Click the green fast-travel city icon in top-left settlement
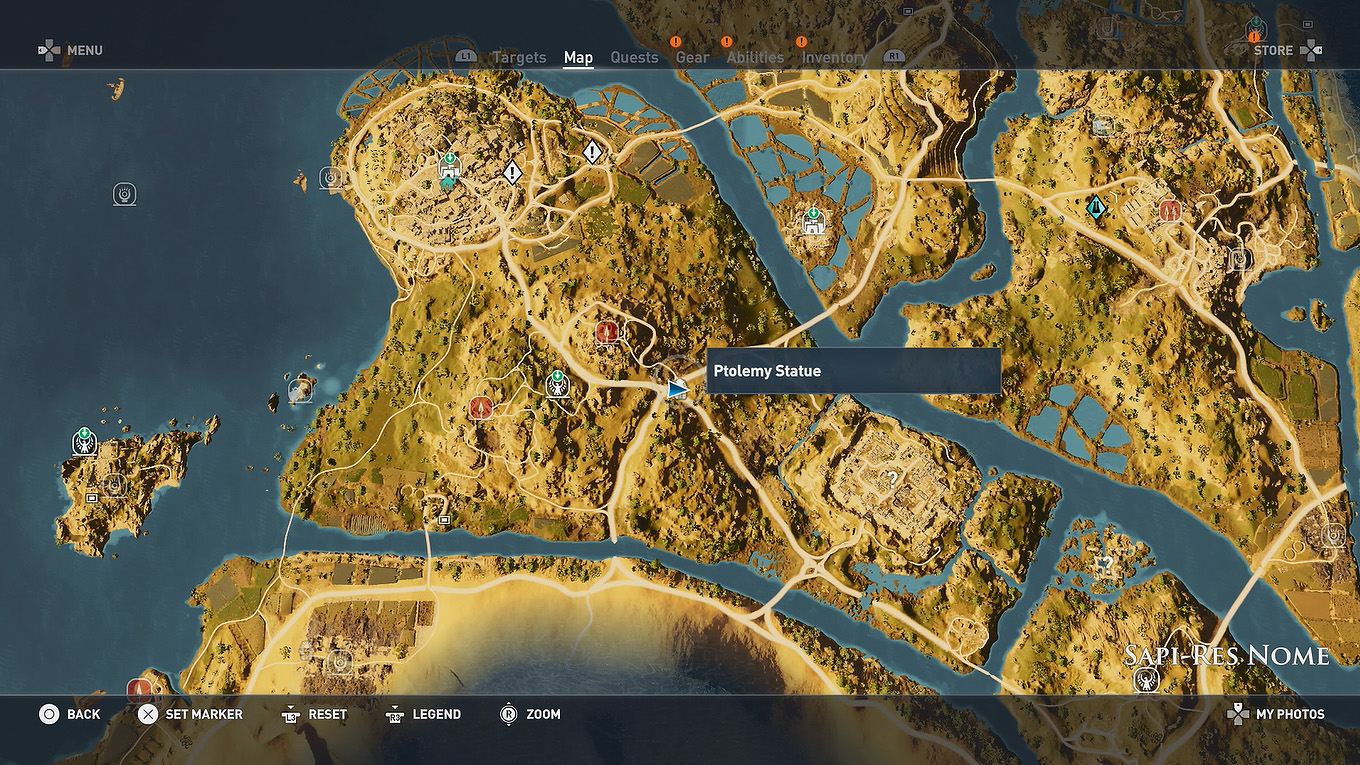 [448, 162]
